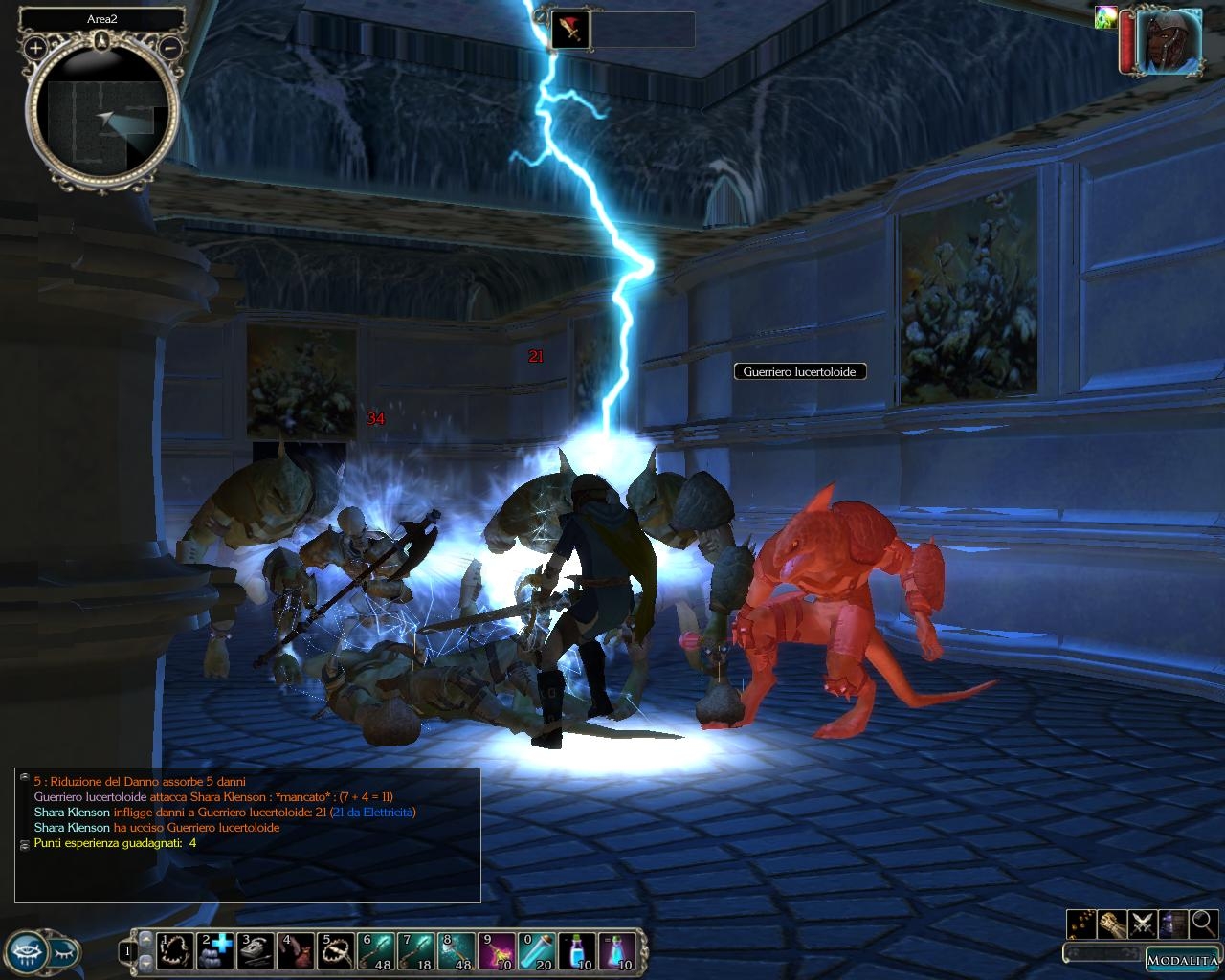Use the slot 0 vial with 20 charges

538,952
